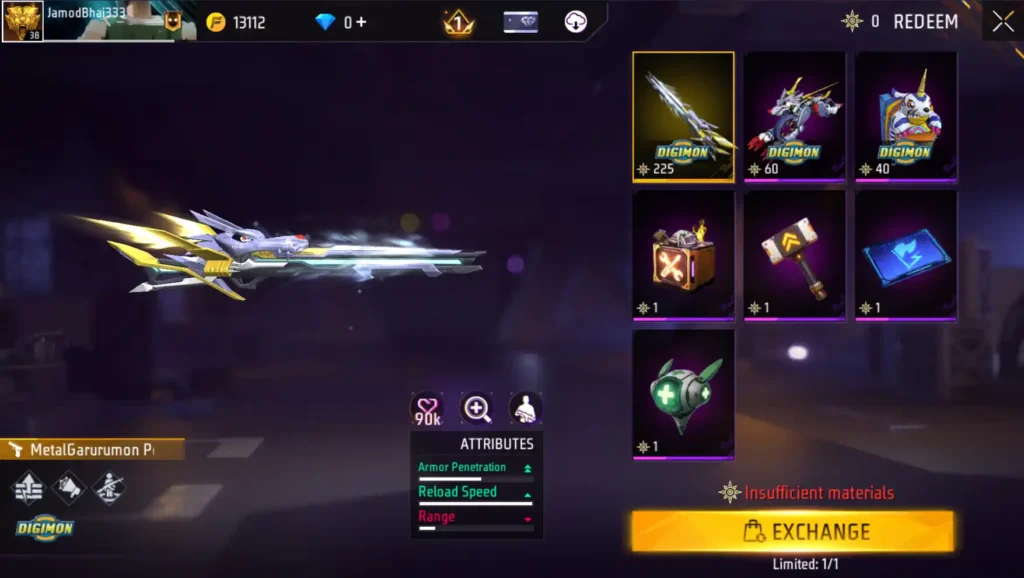The width and height of the screenshot is (1024, 578).
Task: Tap the Digimon logo under the weapon name
Action: 45,528
